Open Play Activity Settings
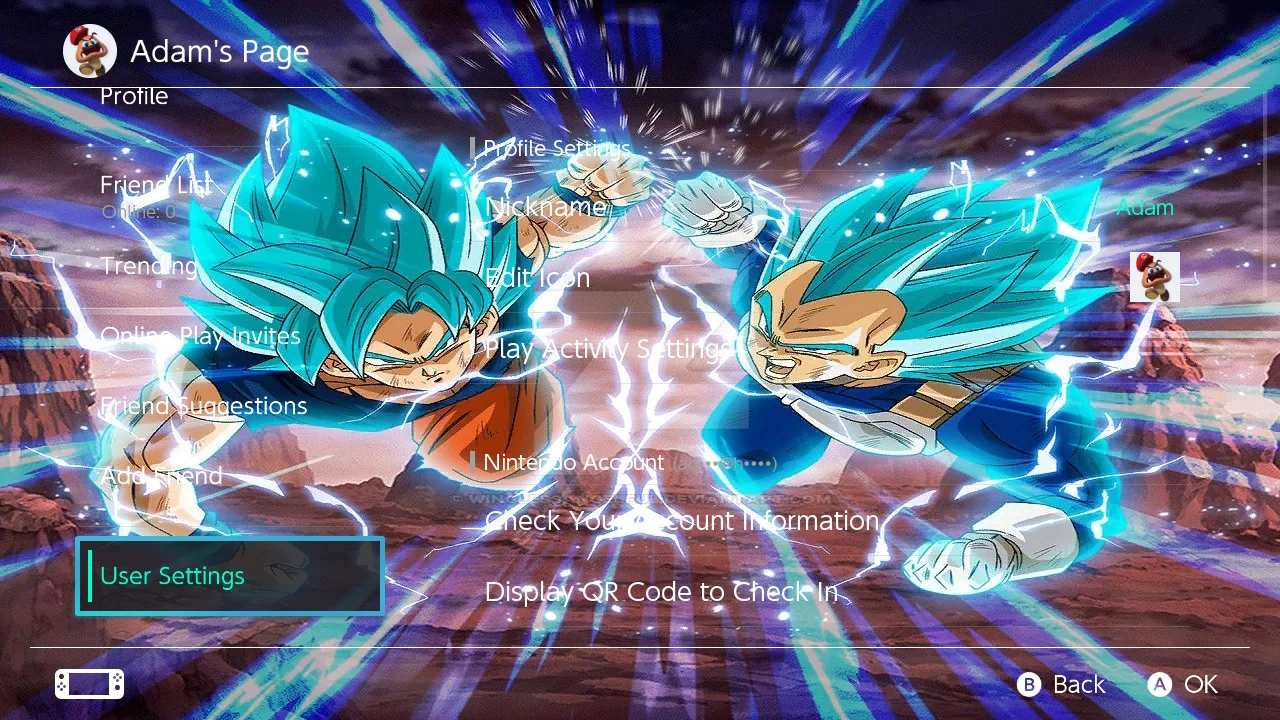The image size is (1280, 720). coord(608,348)
